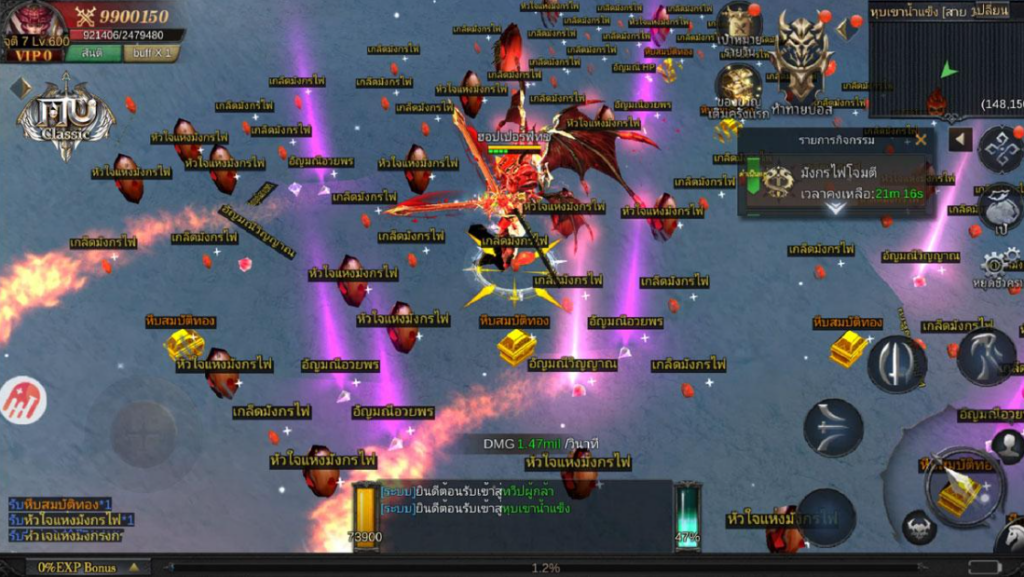The height and width of the screenshot is (577, 1024).
Task: Open the buff X 1 list
Action: click(x=153, y=53)
